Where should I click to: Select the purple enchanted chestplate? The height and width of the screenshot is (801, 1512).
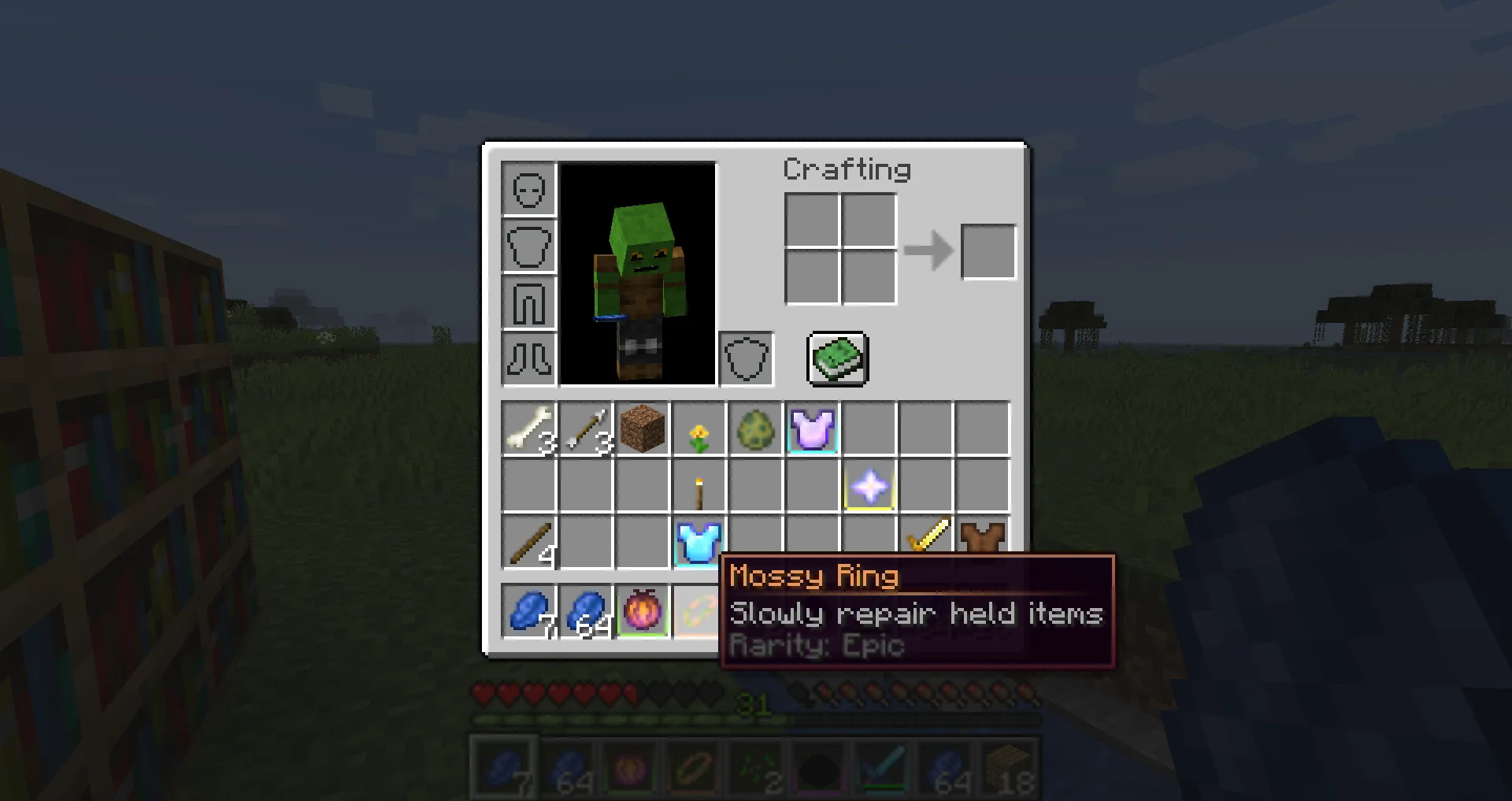click(x=813, y=429)
